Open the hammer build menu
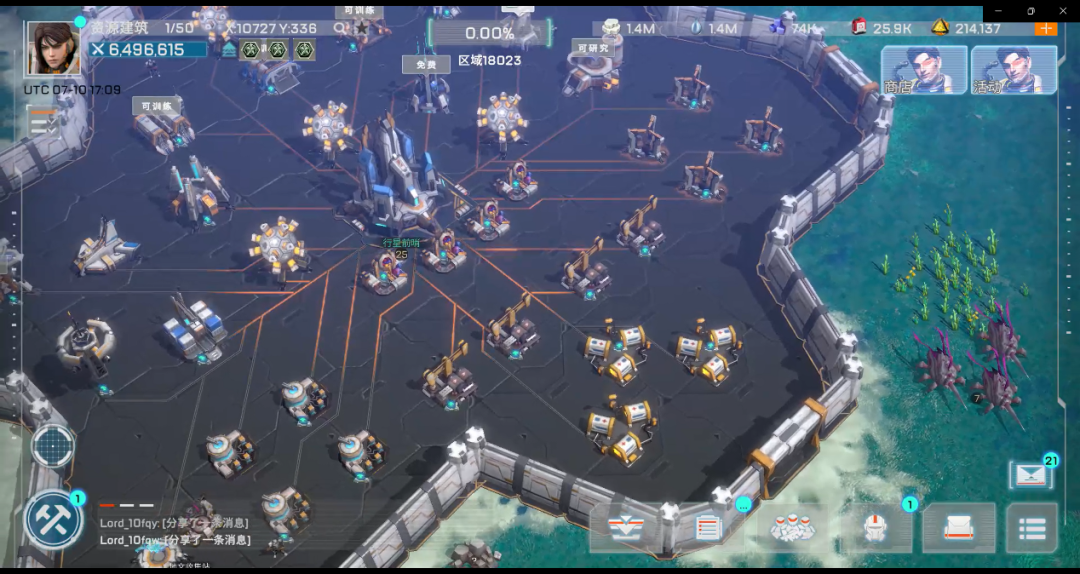 (x=53, y=519)
